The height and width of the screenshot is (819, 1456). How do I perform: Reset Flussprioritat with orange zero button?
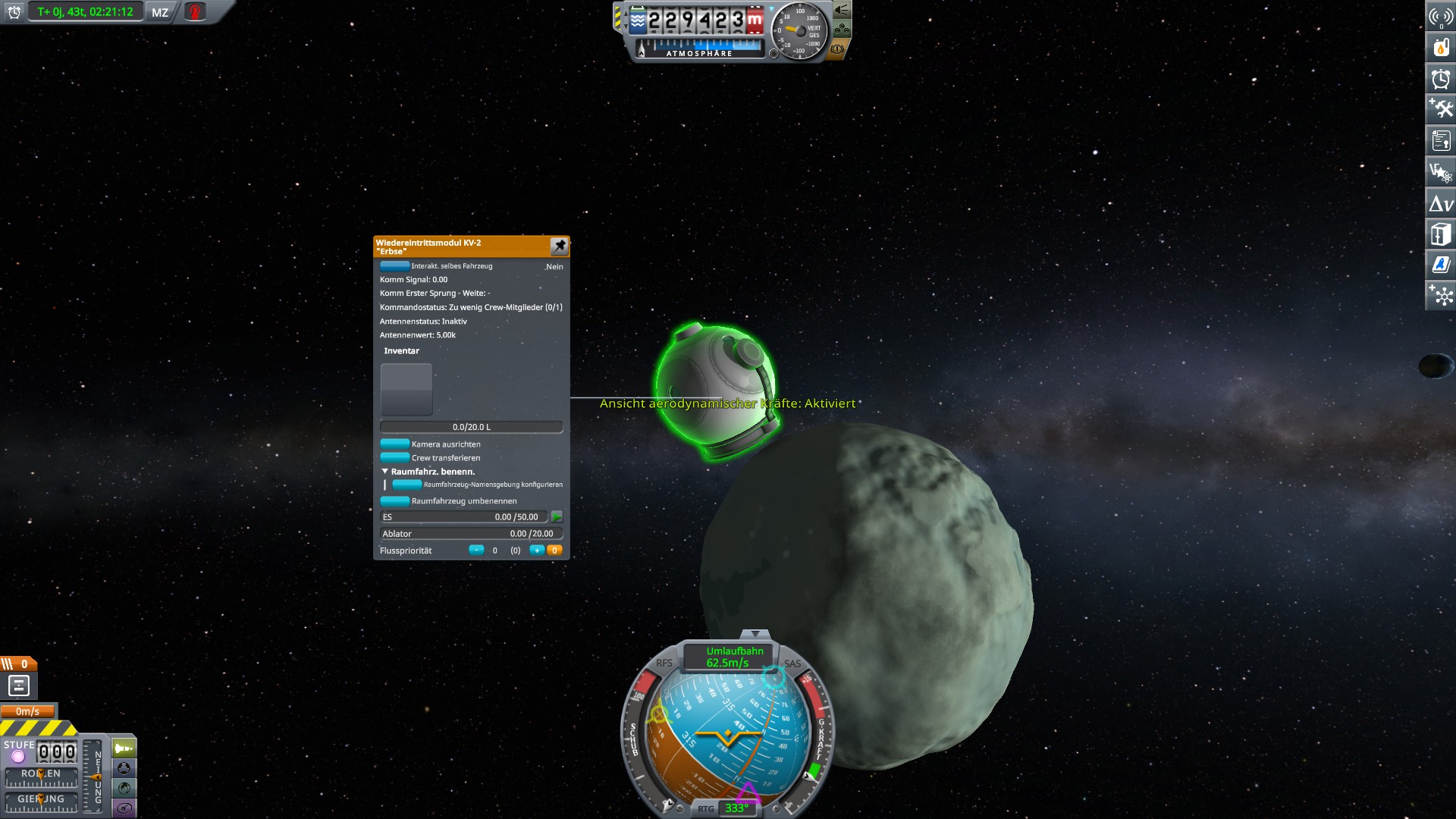point(554,551)
